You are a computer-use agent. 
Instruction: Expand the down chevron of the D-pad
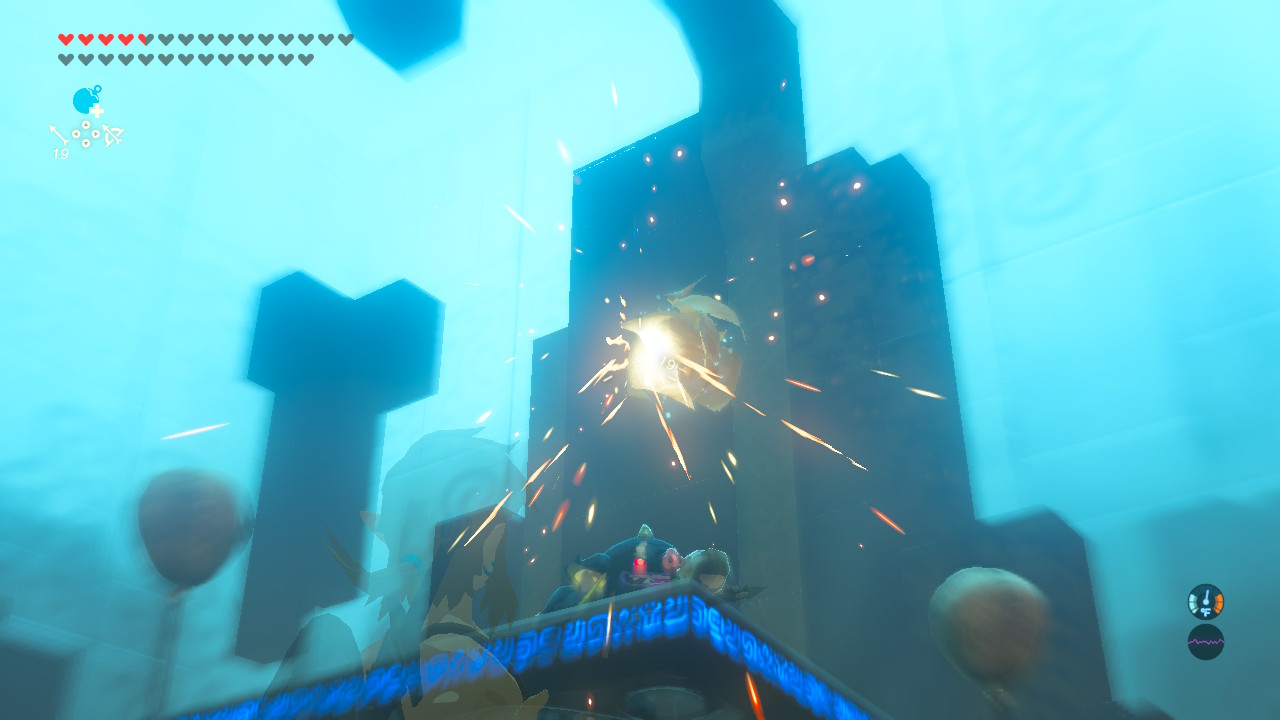point(86,143)
